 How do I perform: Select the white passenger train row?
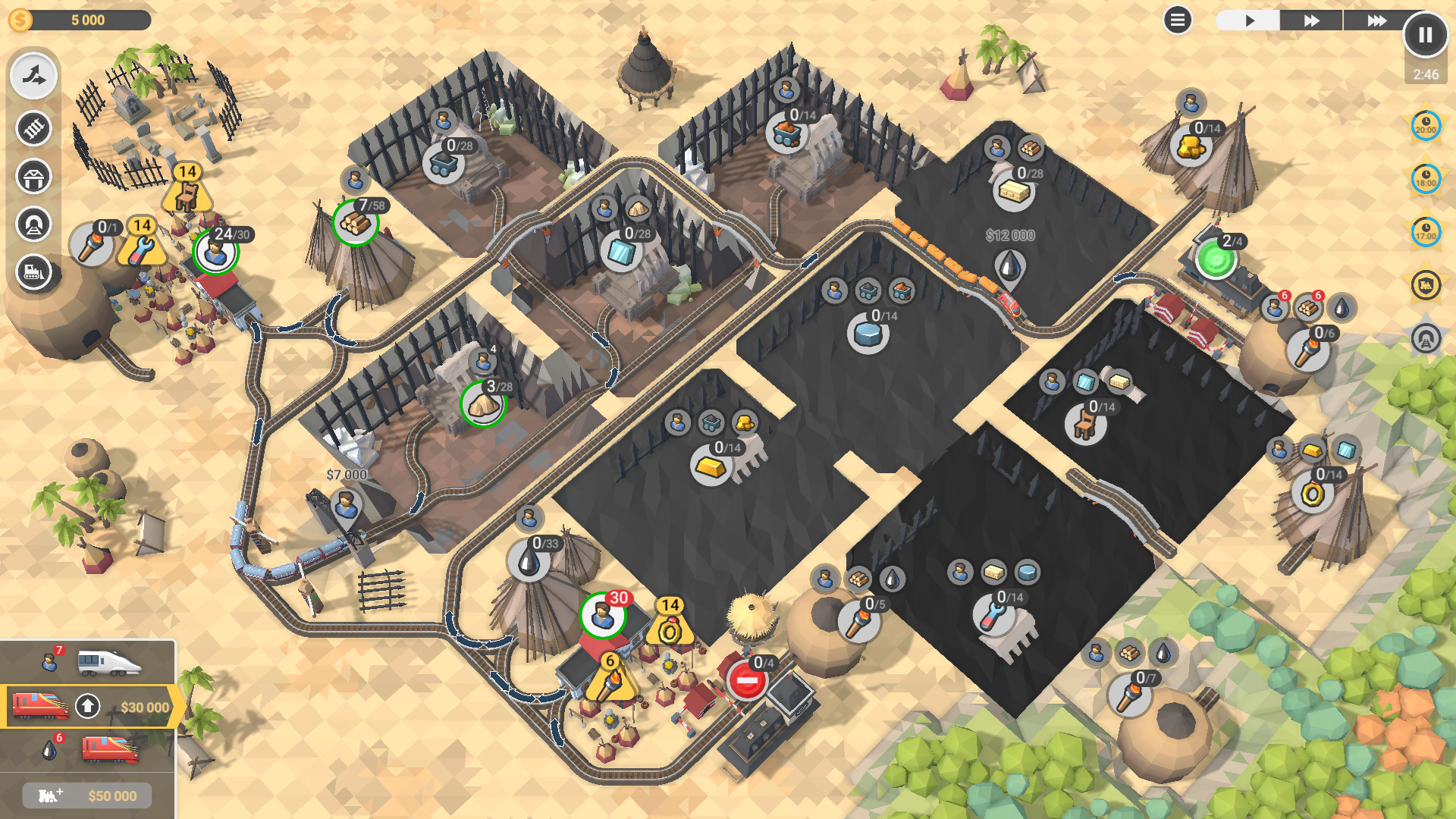[88, 663]
